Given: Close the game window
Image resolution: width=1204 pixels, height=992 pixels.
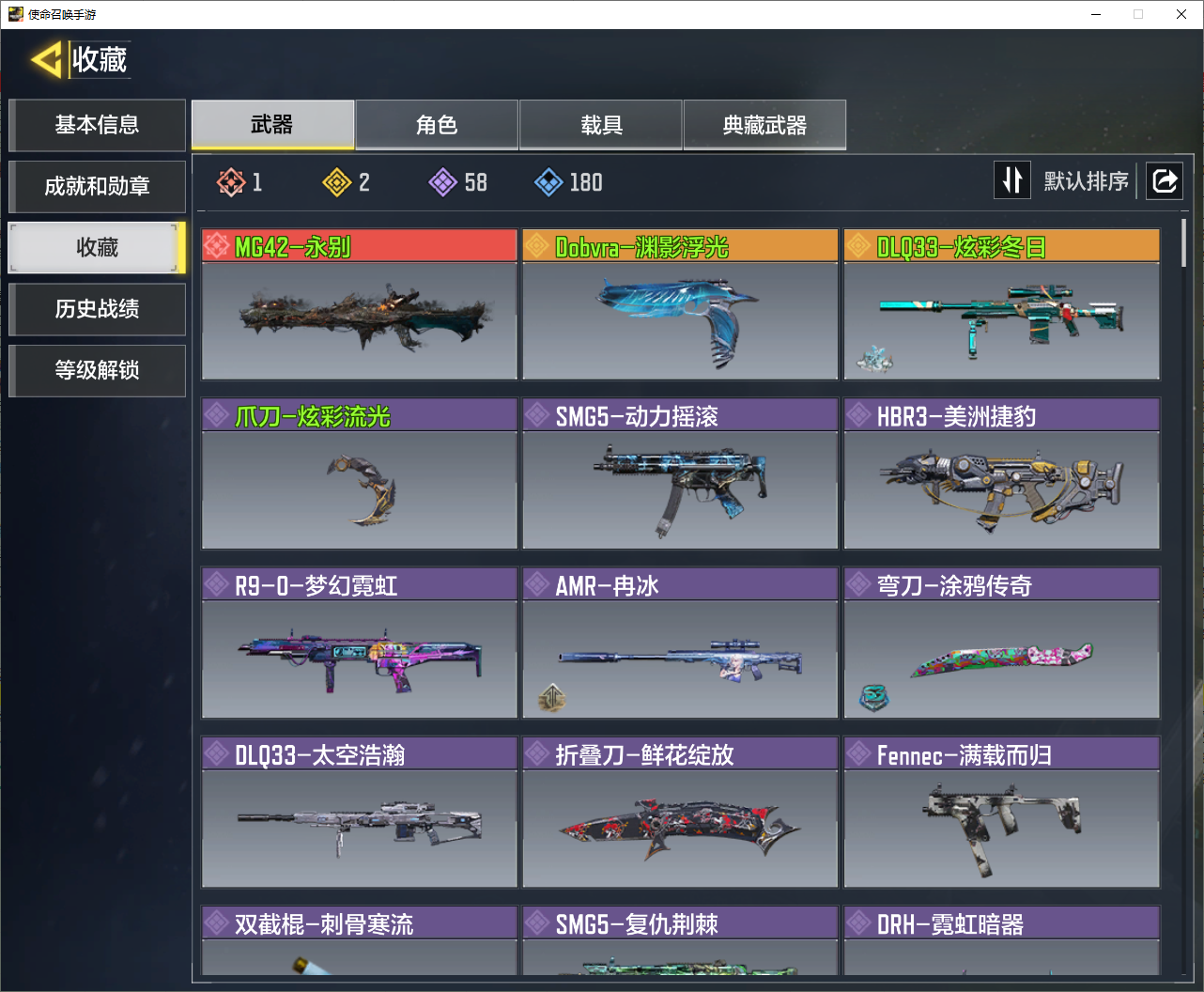Looking at the screenshot, I should click(1181, 14).
